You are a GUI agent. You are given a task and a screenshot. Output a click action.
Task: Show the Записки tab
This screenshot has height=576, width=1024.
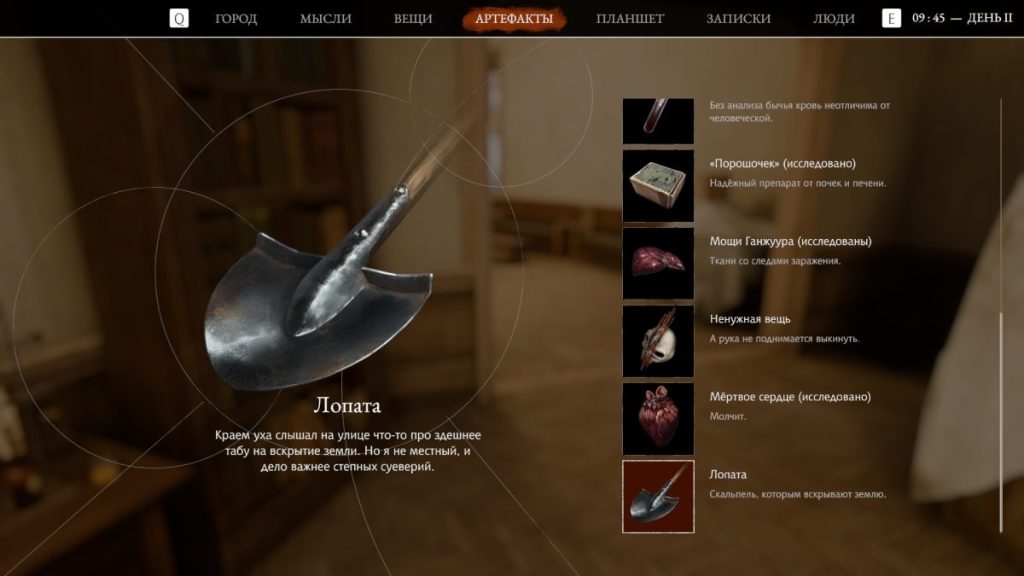(738, 18)
